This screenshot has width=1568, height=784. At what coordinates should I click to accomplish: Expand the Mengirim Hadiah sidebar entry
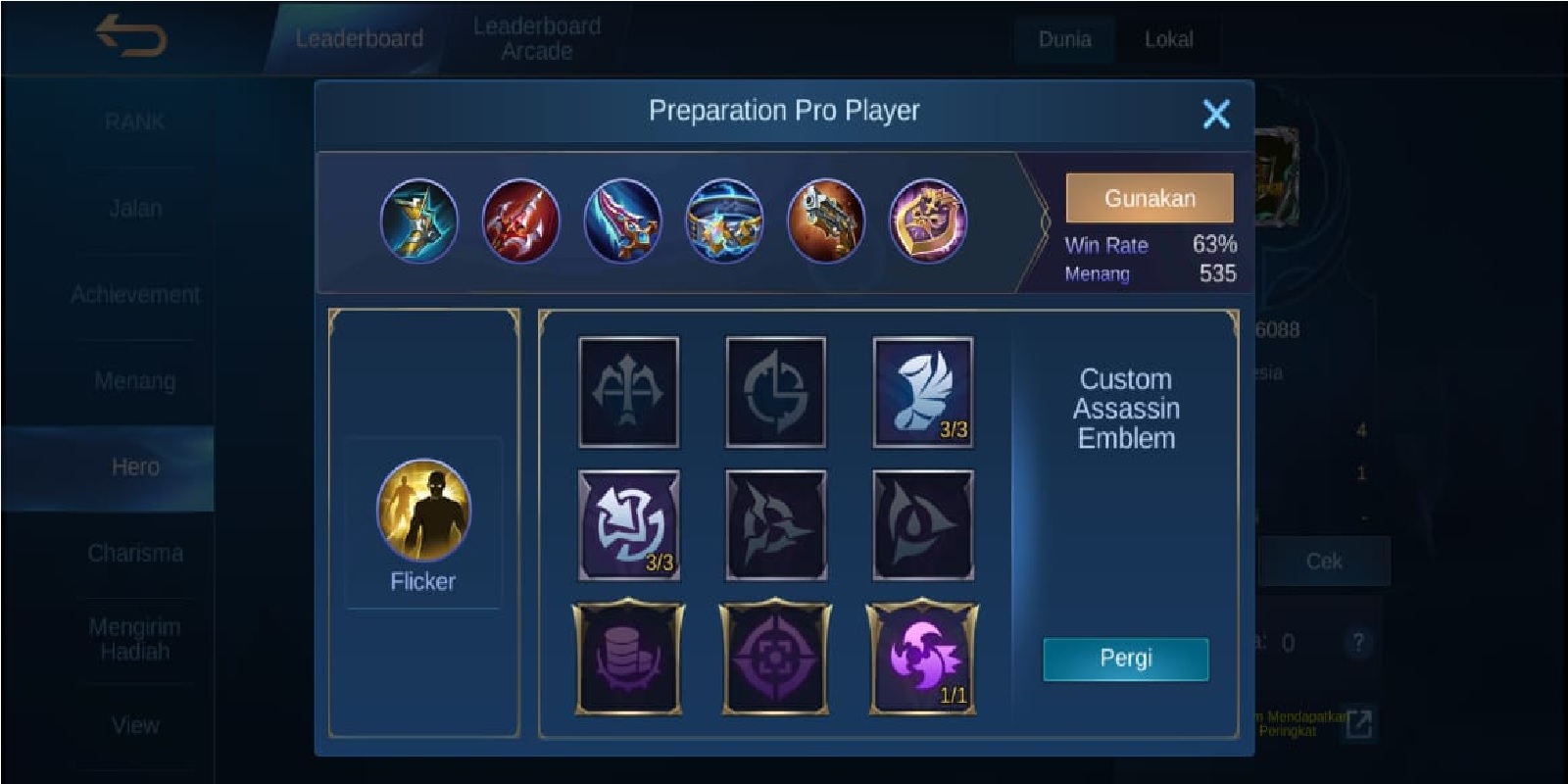coord(137,639)
